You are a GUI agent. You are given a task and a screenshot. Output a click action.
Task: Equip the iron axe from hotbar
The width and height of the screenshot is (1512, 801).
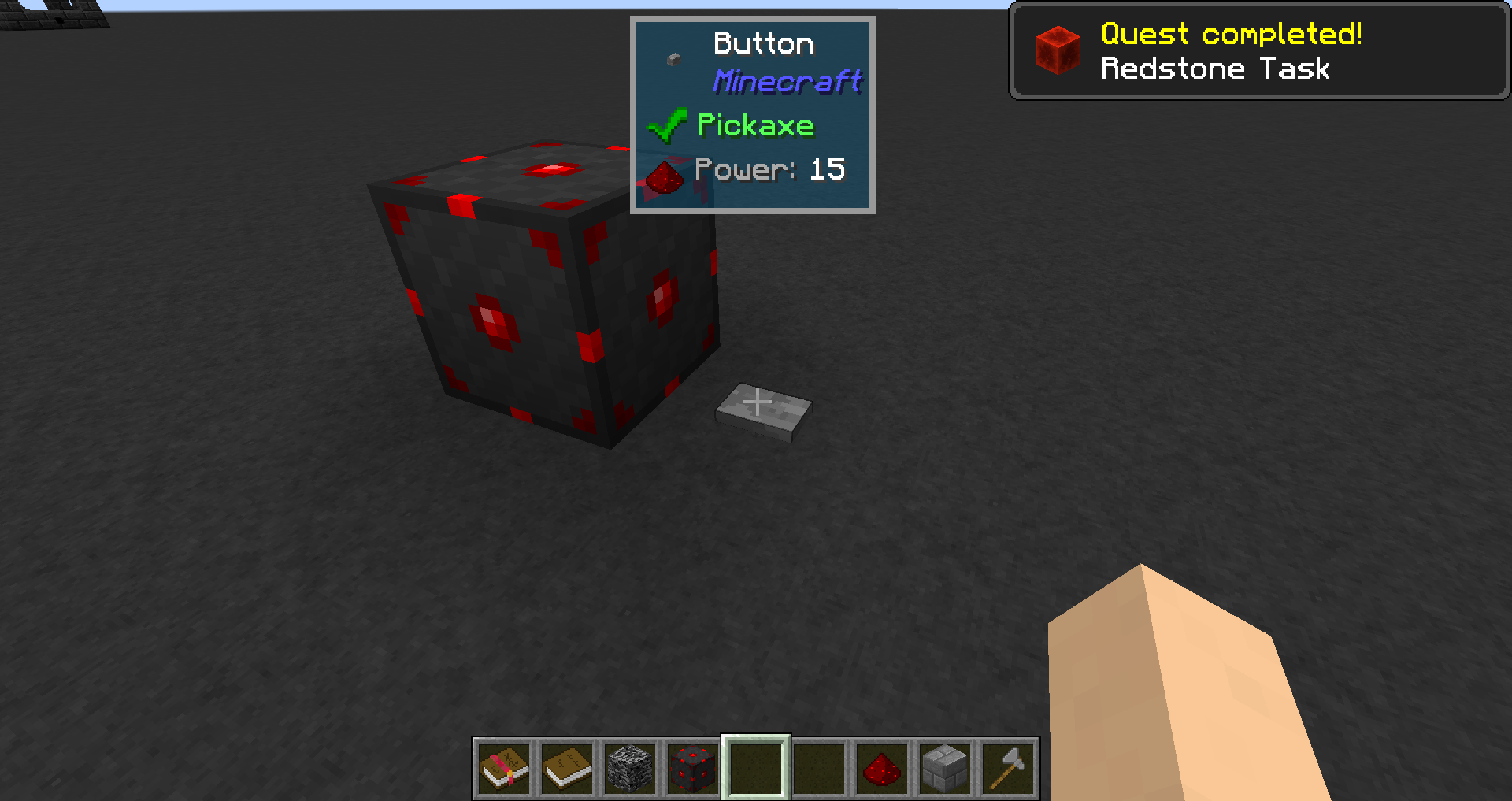tap(1008, 768)
